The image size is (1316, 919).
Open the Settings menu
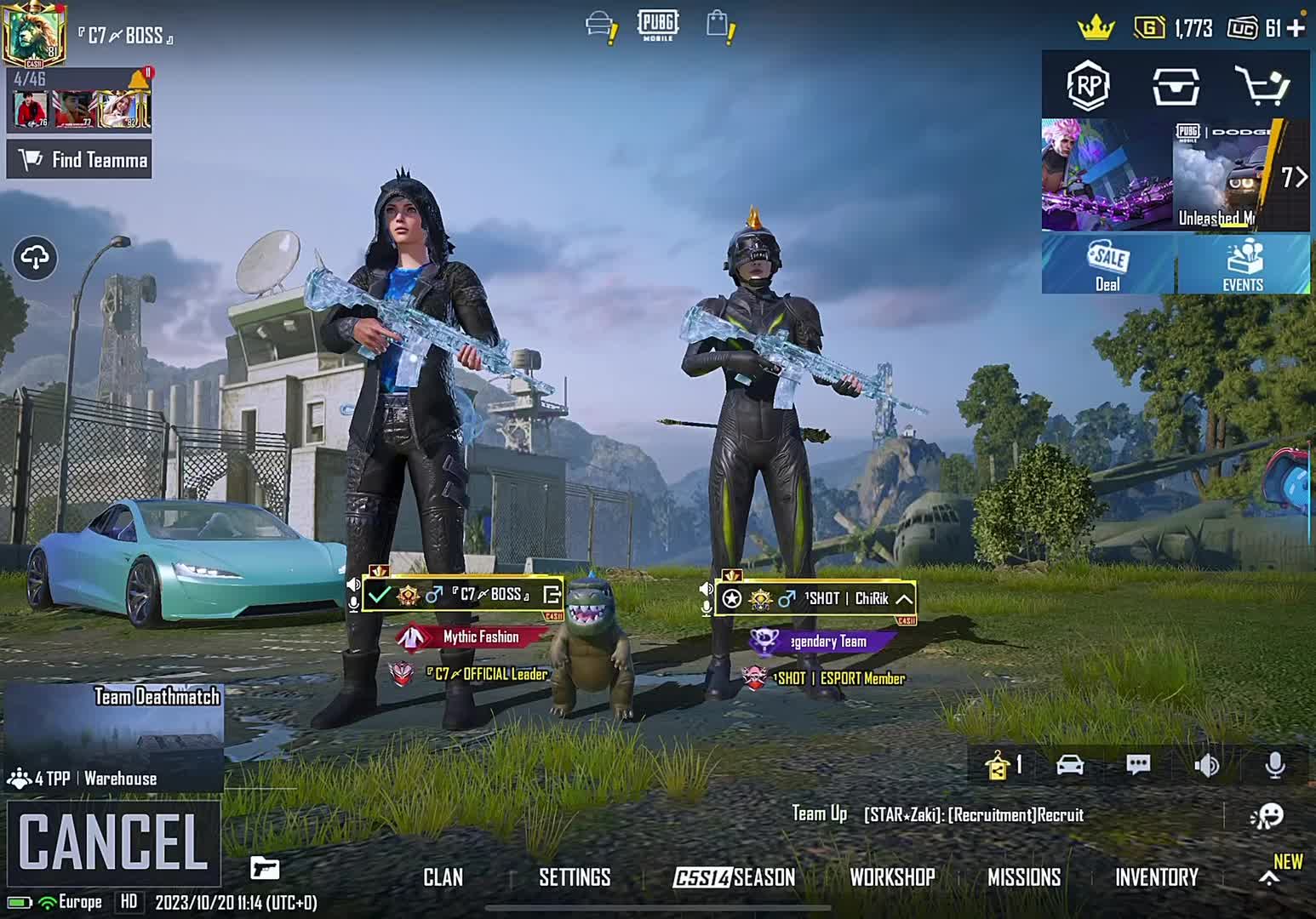coord(575,877)
